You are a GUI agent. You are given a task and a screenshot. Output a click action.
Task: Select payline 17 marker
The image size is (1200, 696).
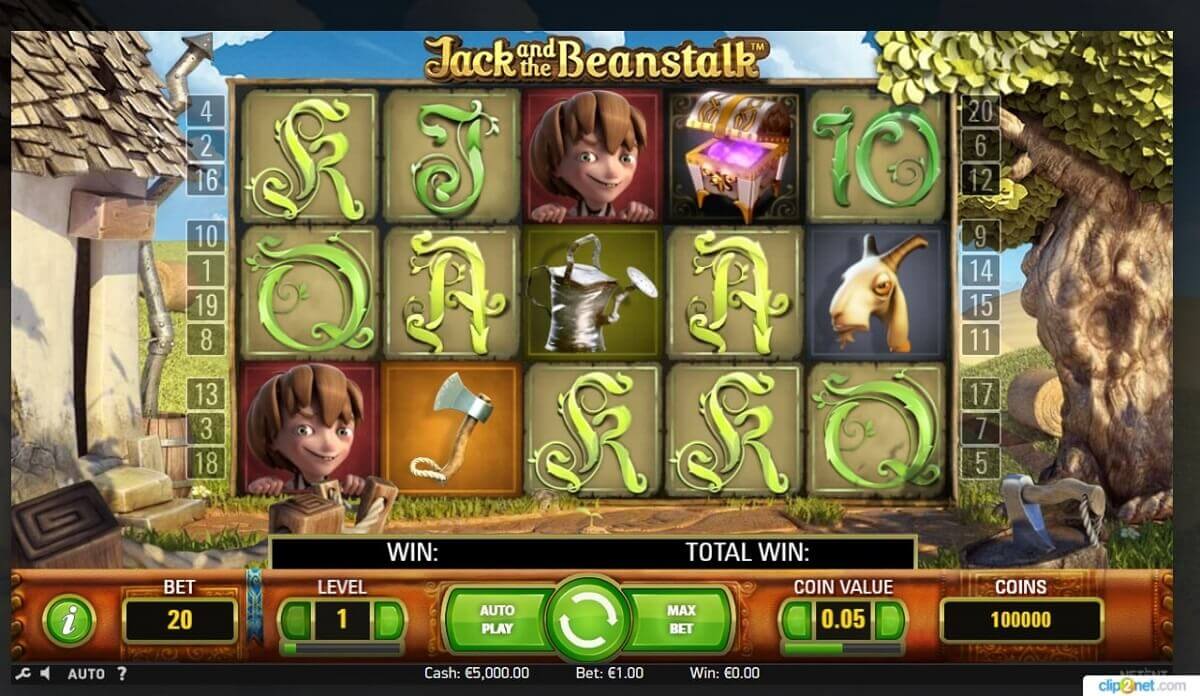[980, 394]
